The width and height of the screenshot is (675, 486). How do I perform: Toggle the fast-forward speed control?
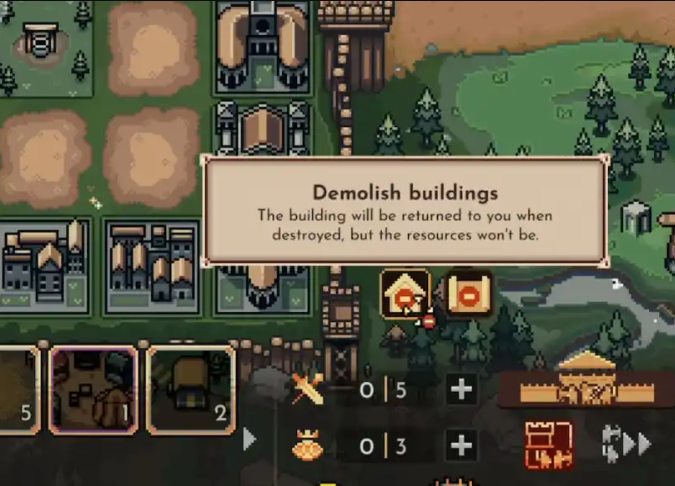tap(627, 445)
